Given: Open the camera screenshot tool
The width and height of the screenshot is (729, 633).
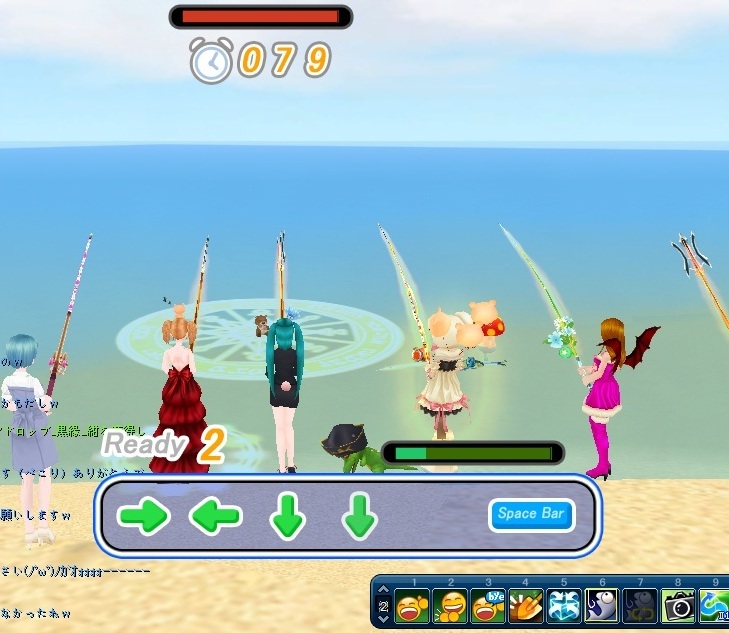Looking at the screenshot, I should pyautogui.click(x=678, y=607).
